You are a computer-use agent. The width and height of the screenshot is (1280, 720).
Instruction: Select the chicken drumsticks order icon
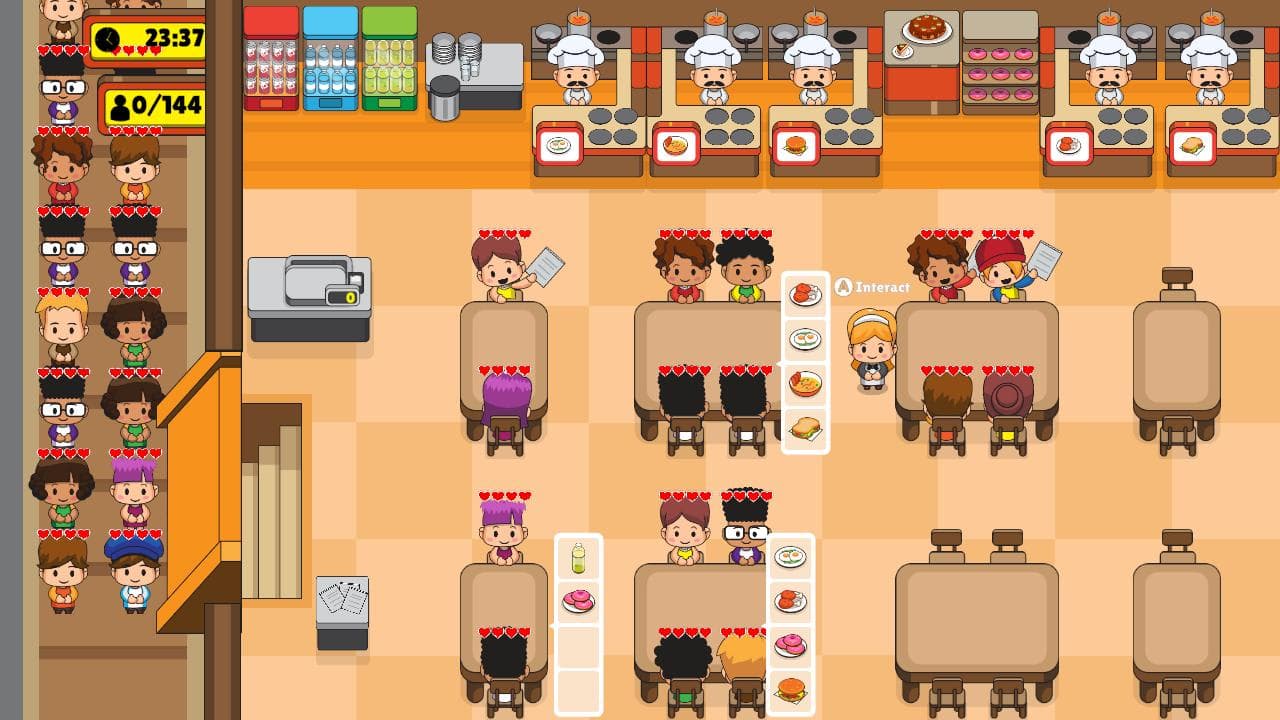pos(805,293)
